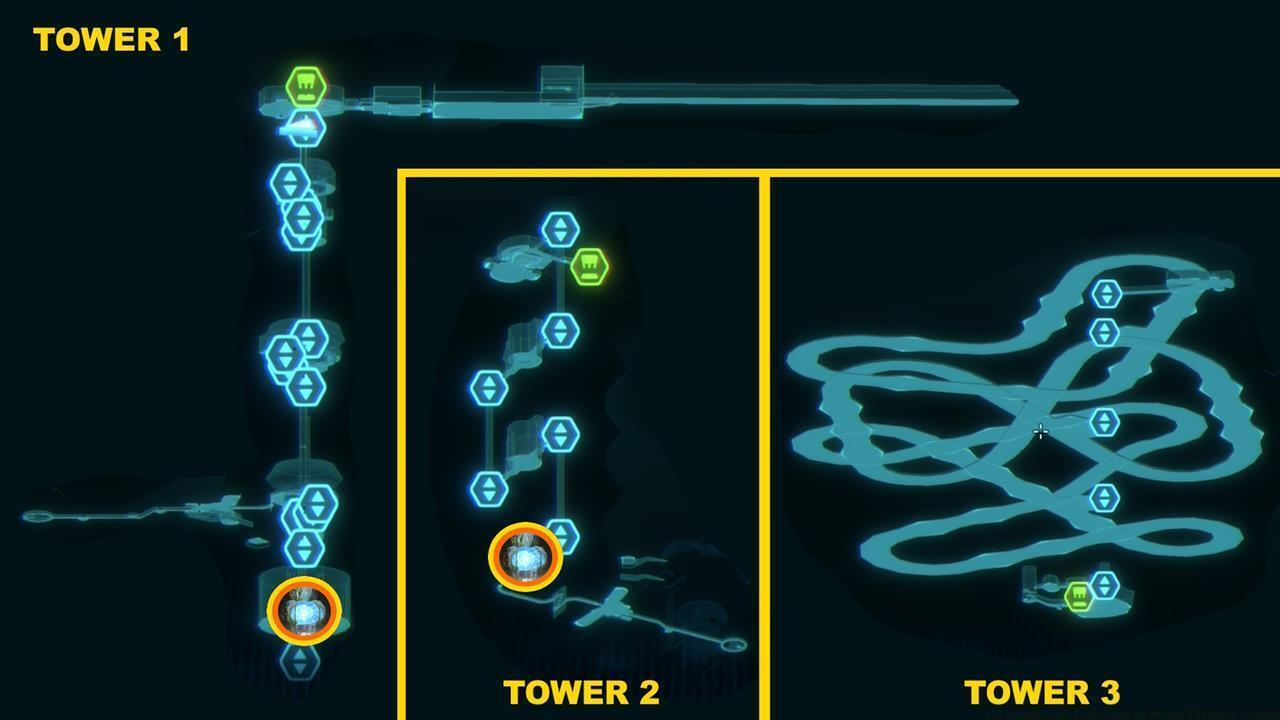Select the green boss marker on Tower 1

[305, 86]
